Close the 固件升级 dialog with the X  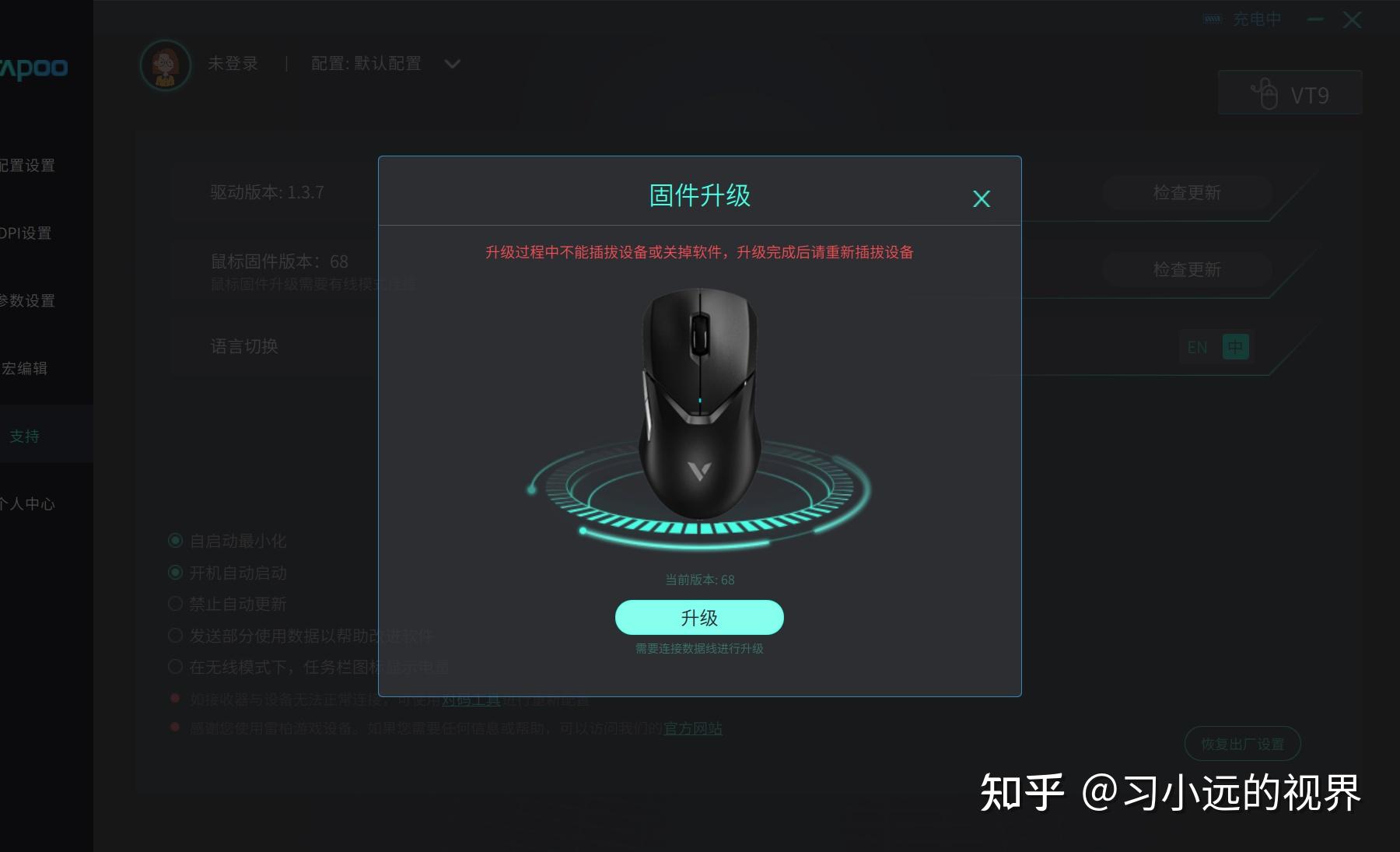tap(982, 198)
